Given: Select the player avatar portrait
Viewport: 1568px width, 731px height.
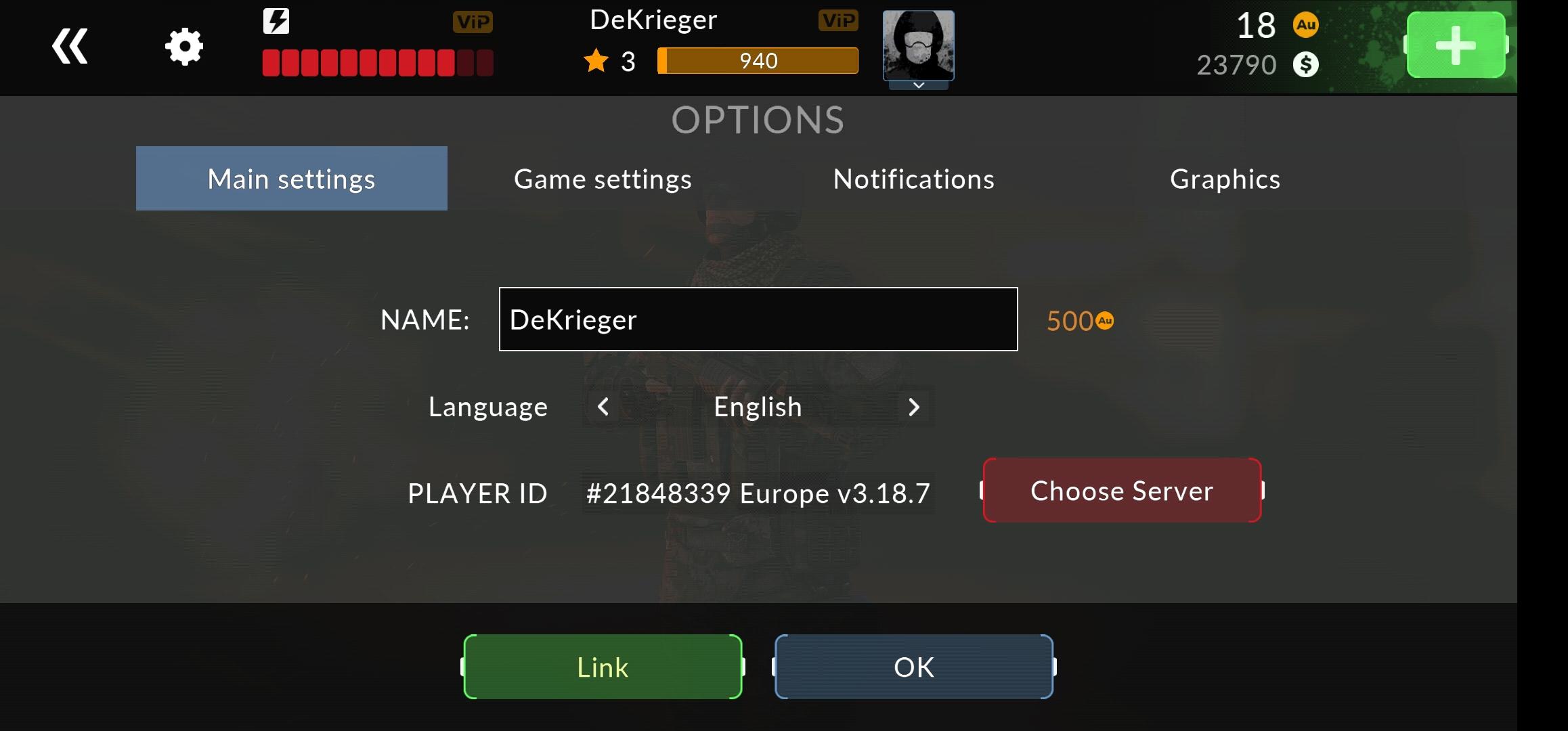Looking at the screenshot, I should pos(918,45).
